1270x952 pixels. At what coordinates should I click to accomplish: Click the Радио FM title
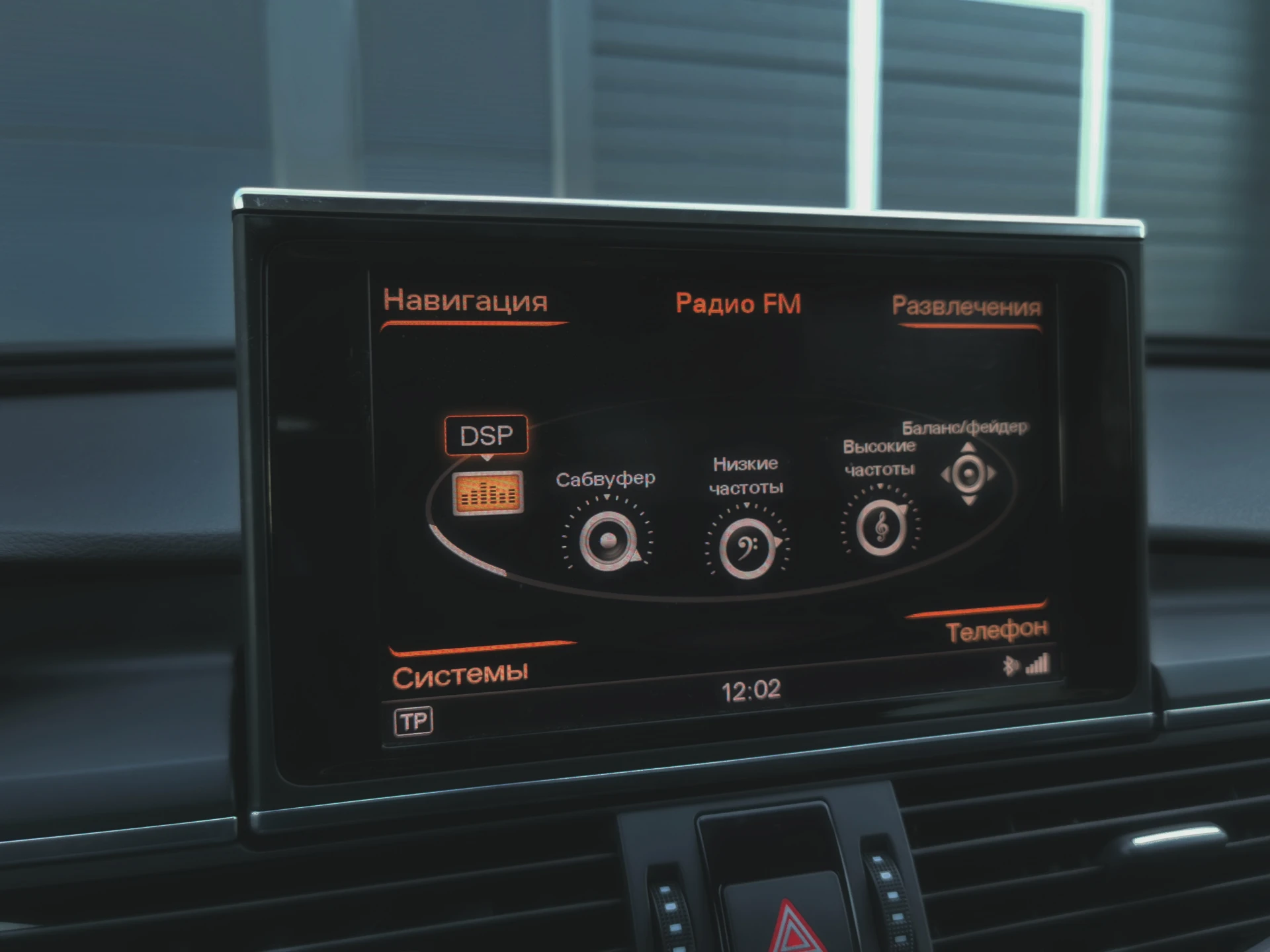click(738, 304)
